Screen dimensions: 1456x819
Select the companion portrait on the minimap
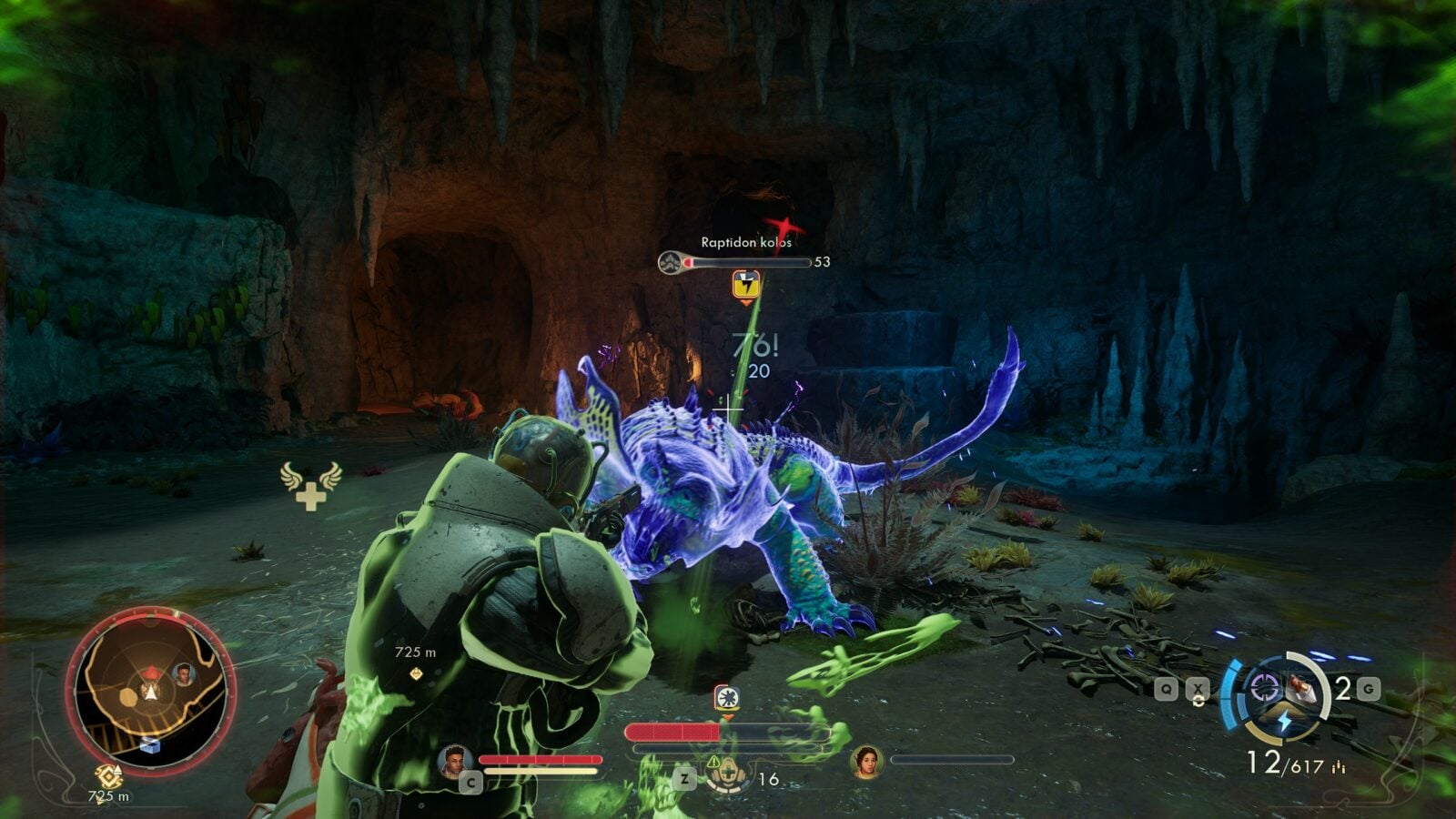[184, 674]
